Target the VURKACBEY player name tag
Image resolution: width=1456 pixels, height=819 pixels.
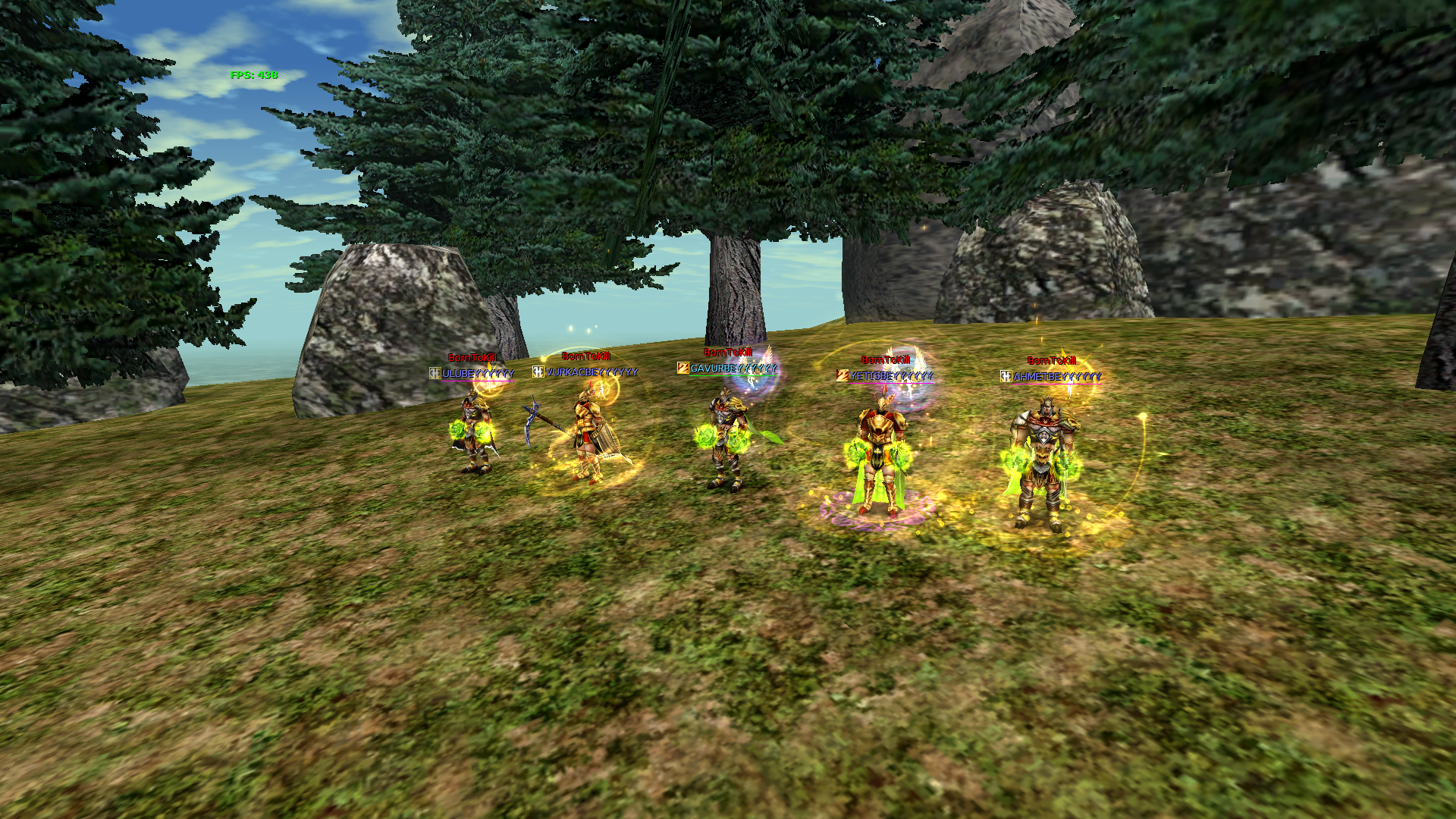(591, 372)
